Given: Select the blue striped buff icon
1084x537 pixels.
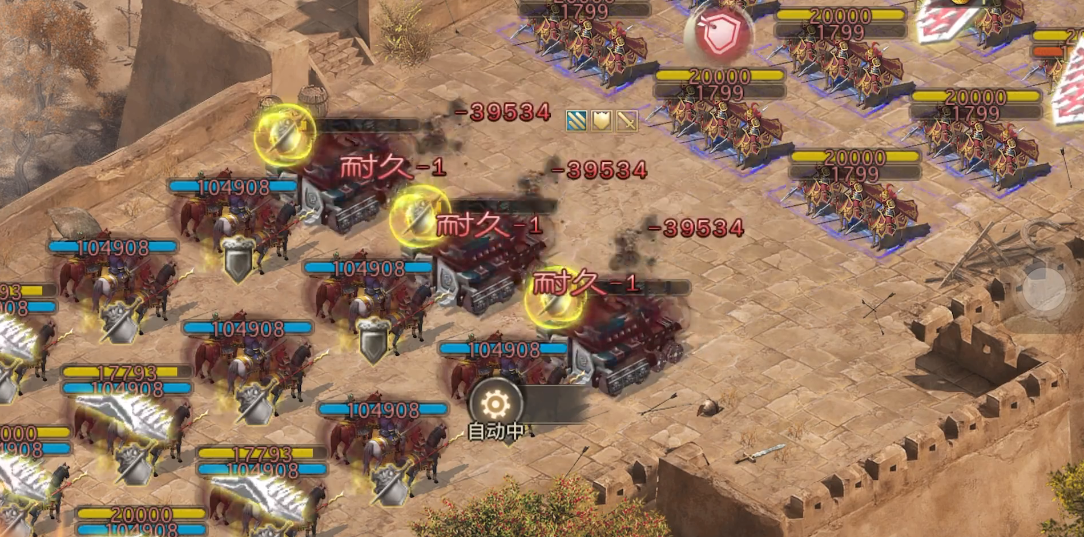Looking at the screenshot, I should coord(577,121).
